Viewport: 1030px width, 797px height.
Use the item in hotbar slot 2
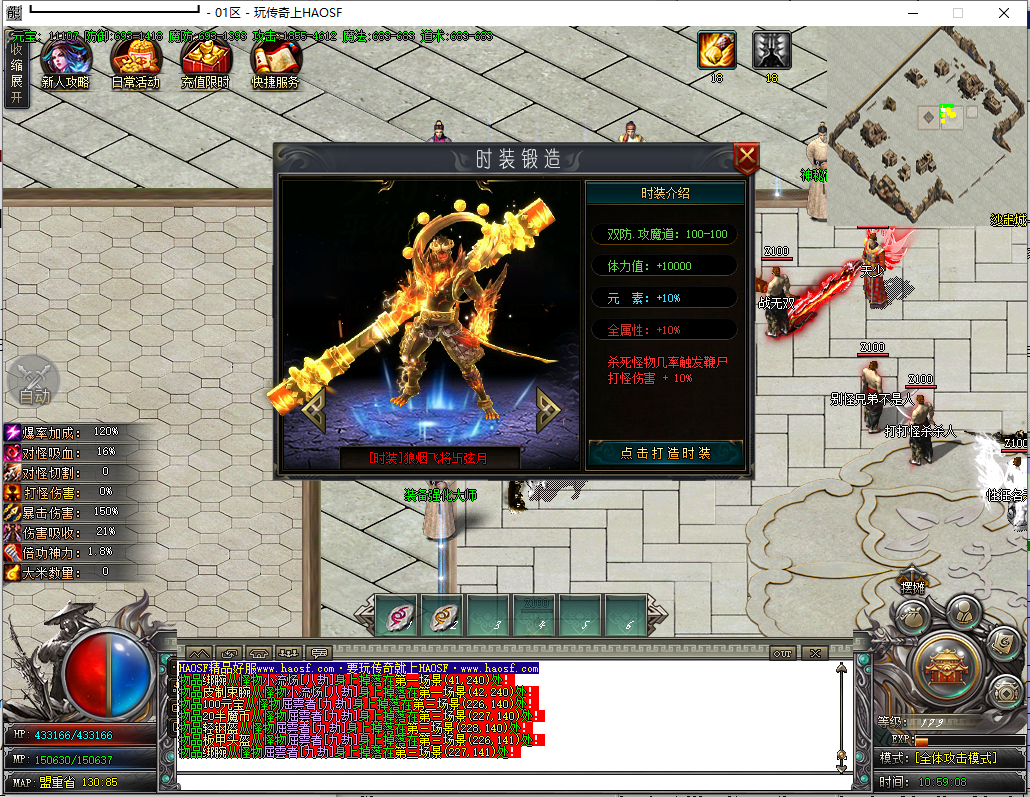[443, 615]
